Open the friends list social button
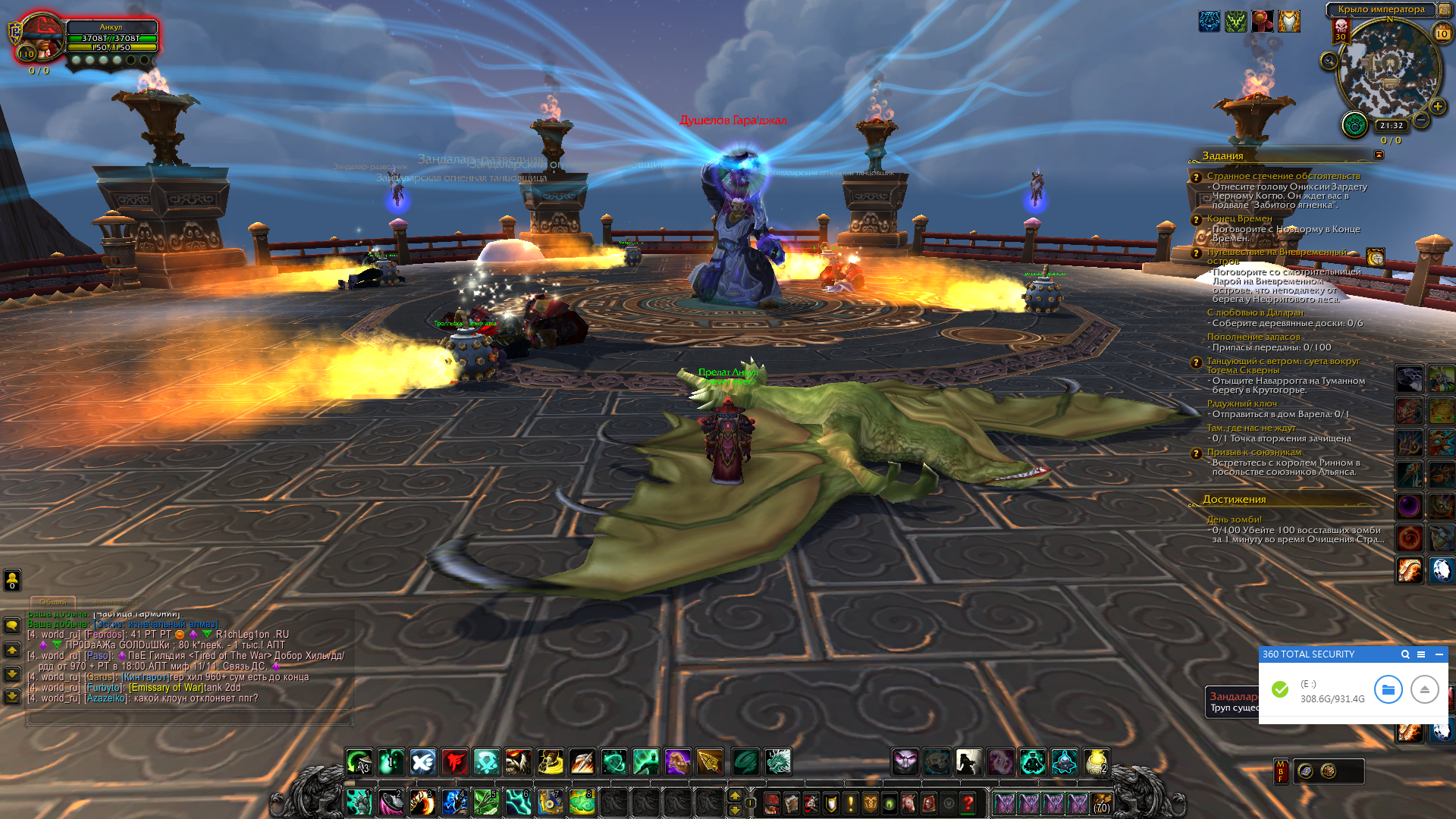Screen dimensions: 1456x819 coord(12,580)
